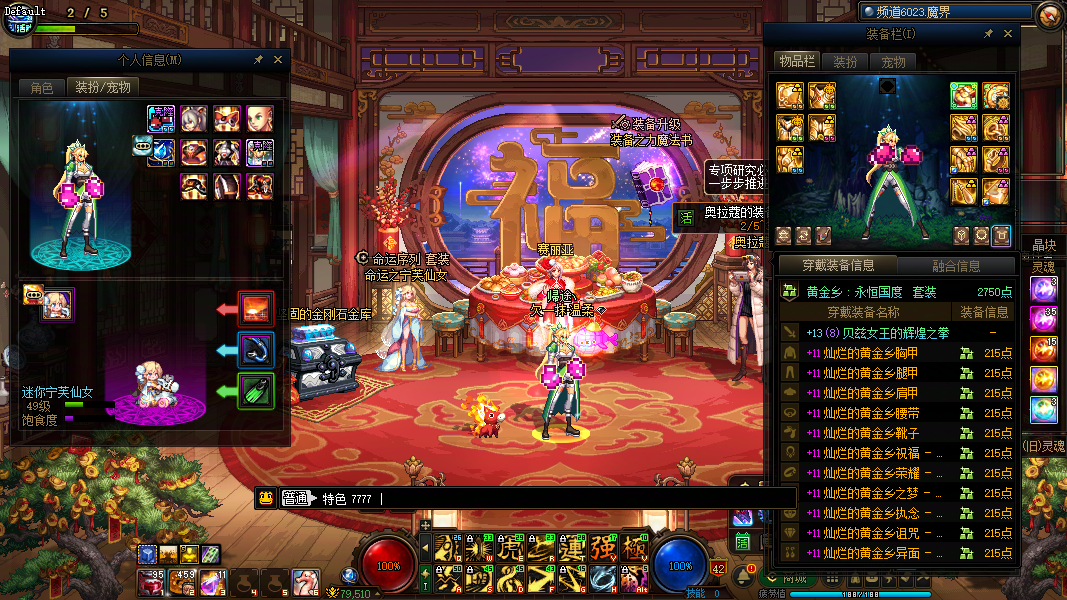Switch to the 角色 character tab
The height and width of the screenshot is (600, 1067).
pyautogui.click(x=41, y=88)
